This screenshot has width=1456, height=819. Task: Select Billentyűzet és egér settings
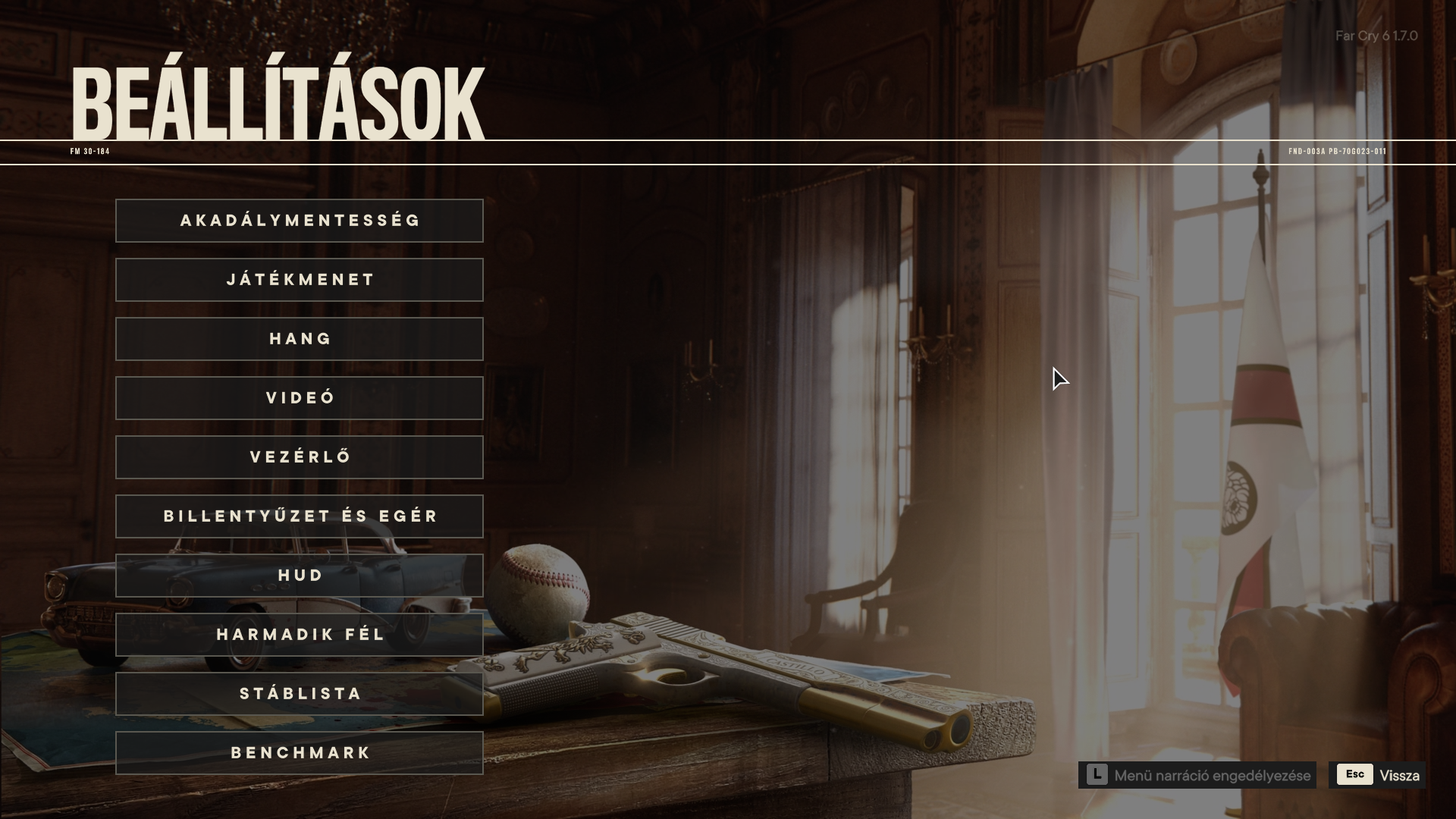point(300,516)
